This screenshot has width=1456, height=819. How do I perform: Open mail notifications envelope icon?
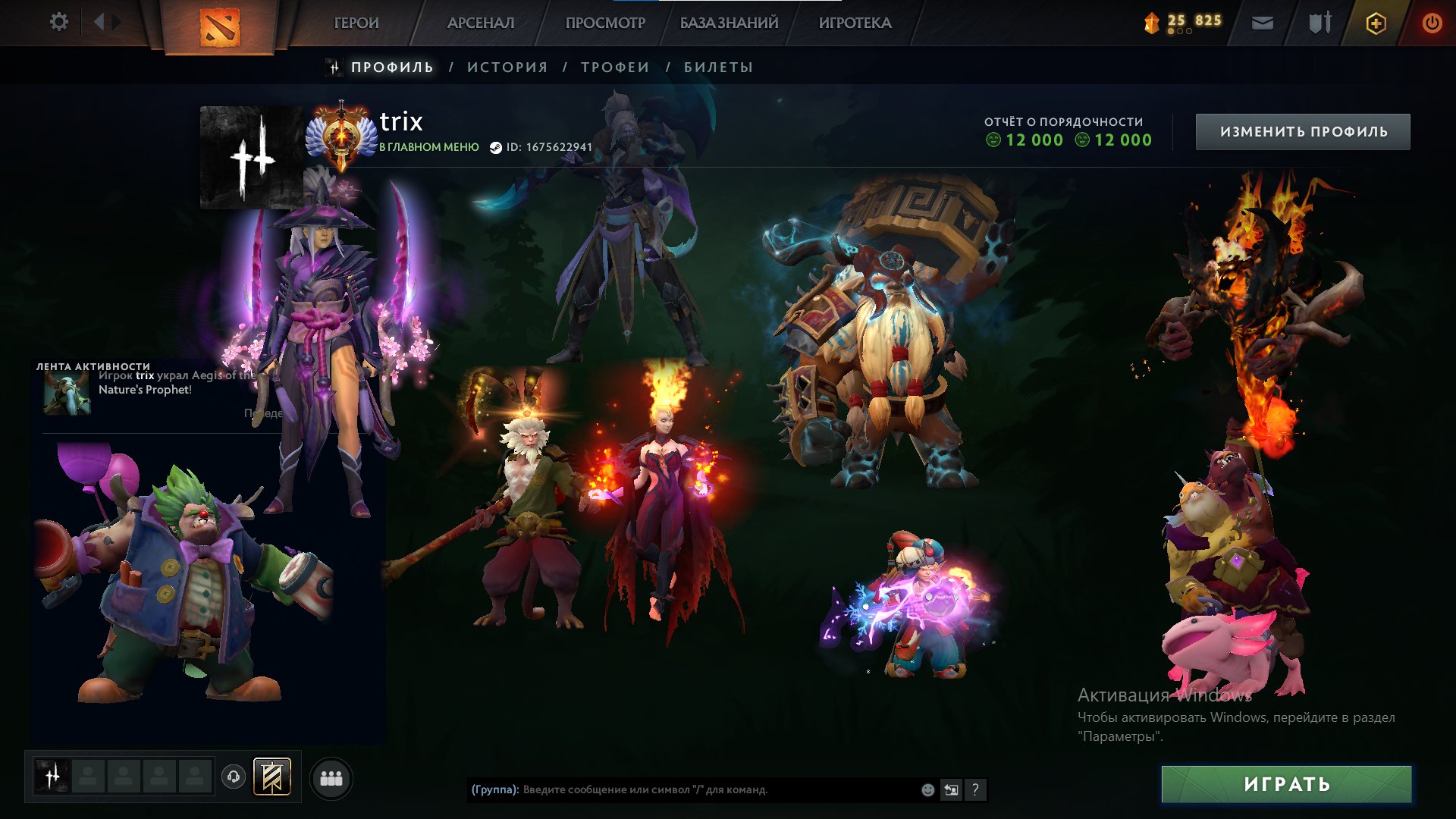click(1262, 22)
